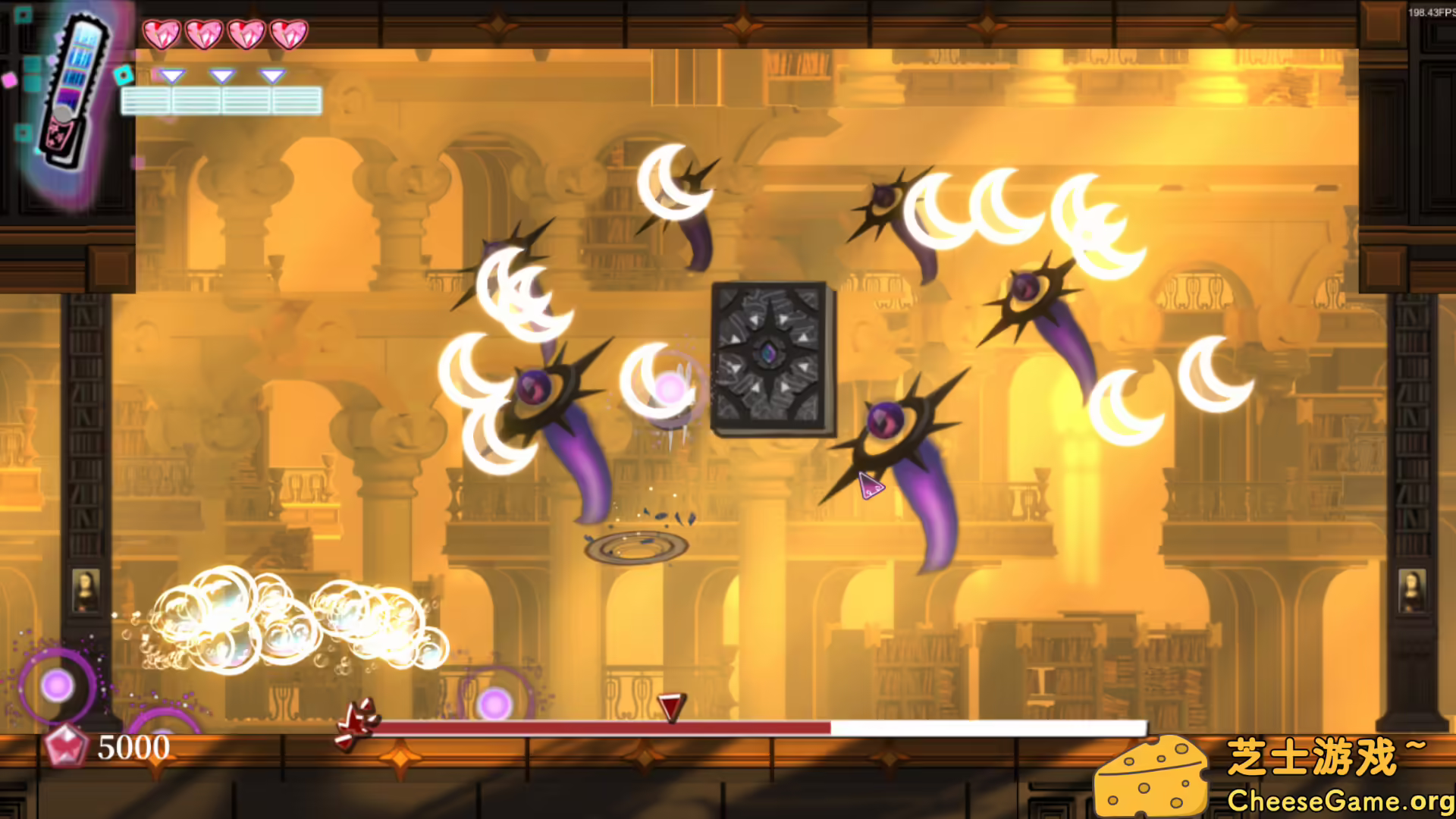The height and width of the screenshot is (819, 1456).
Task: Expand the first segment of the skill bar
Action: click(149, 99)
